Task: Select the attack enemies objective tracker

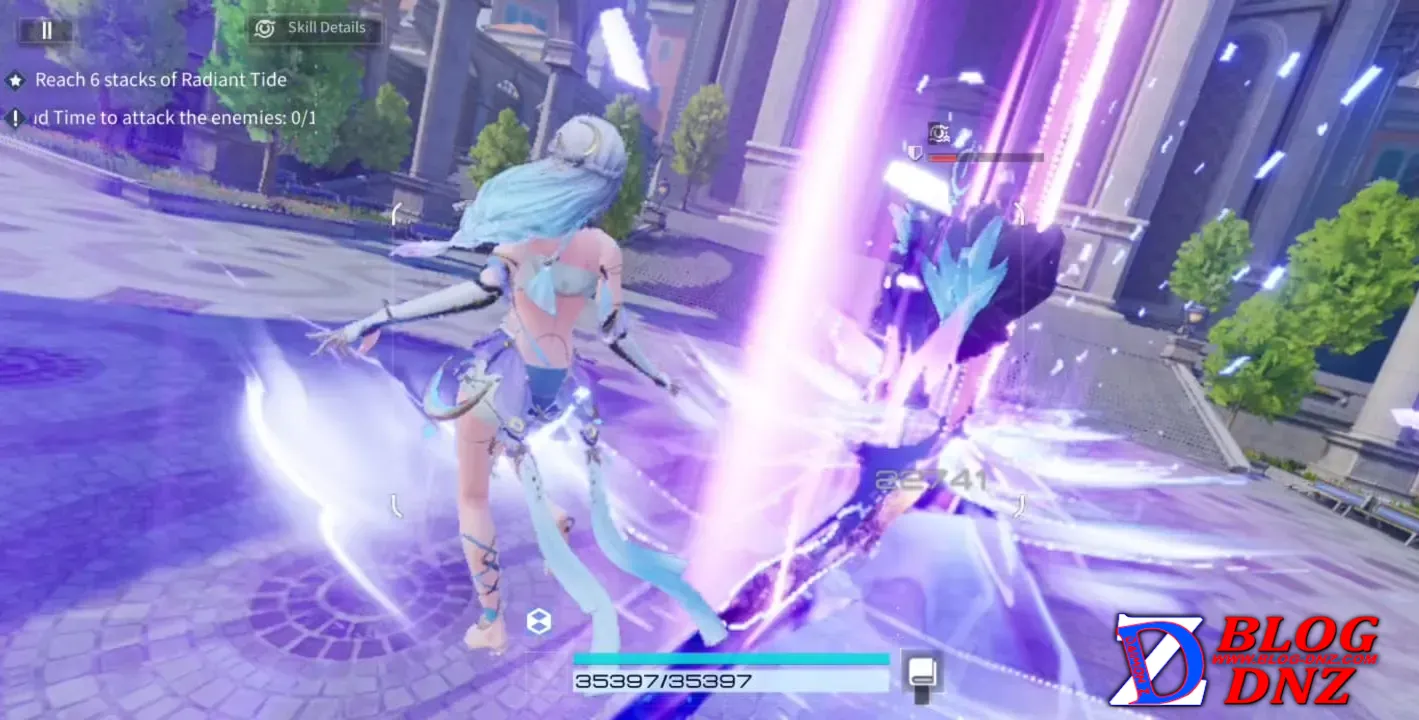Action: [175, 118]
